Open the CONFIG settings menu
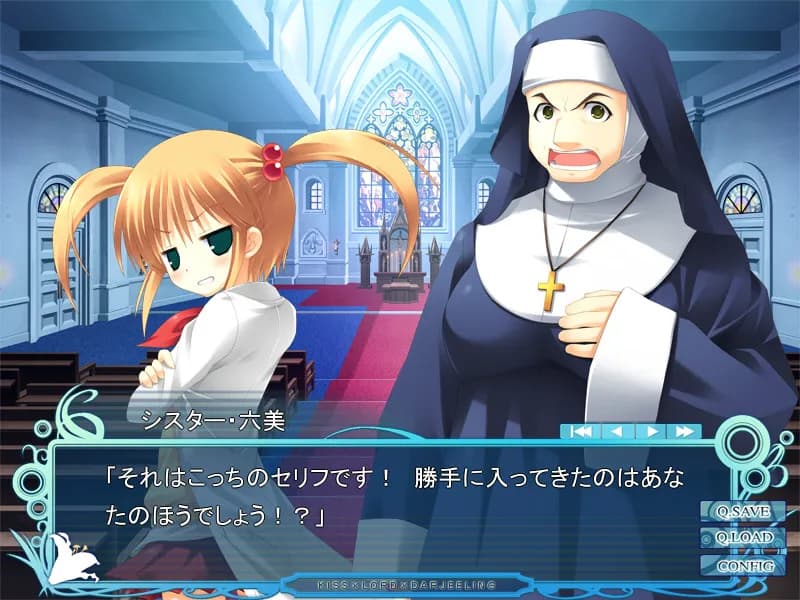 (742, 564)
